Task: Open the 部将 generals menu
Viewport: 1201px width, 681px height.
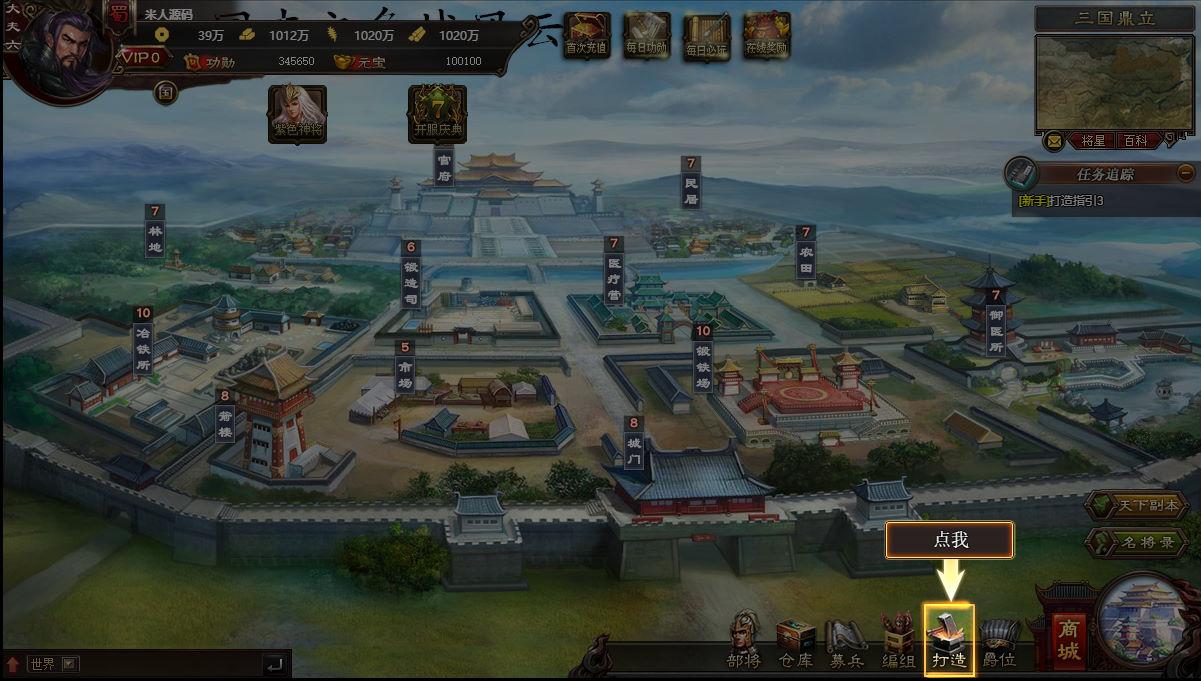Action: coord(744,638)
